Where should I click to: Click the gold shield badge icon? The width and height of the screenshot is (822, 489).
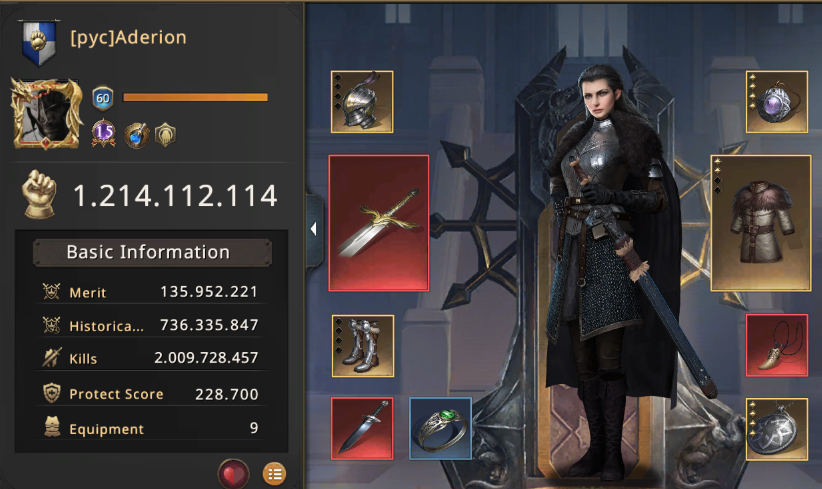(x=165, y=133)
